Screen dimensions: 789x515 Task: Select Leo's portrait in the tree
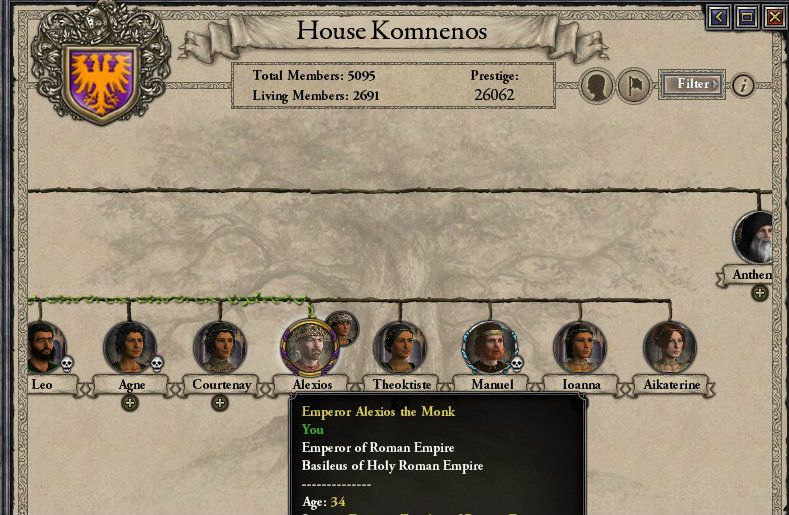point(43,347)
